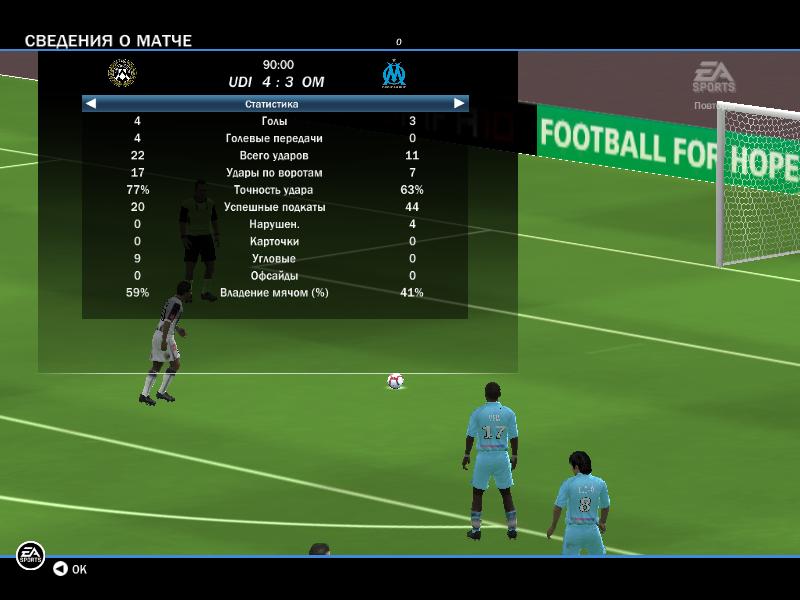Show next stats page with right arrow
The image size is (800, 600).
459,103
